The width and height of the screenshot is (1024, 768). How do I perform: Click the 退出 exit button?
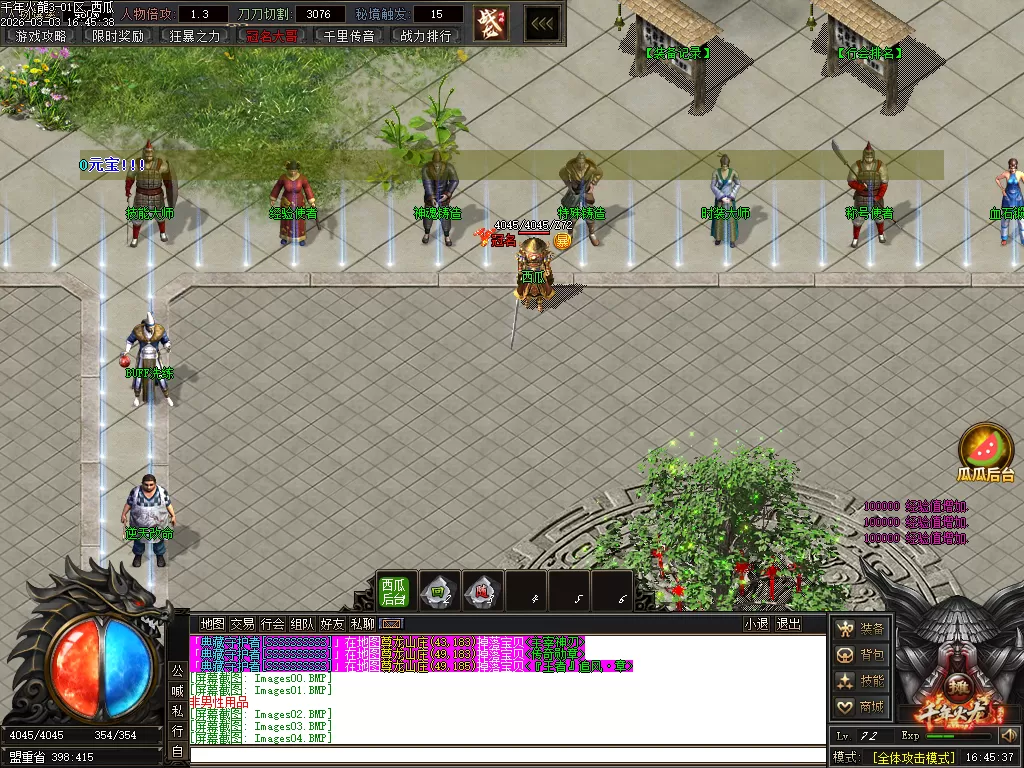click(789, 624)
